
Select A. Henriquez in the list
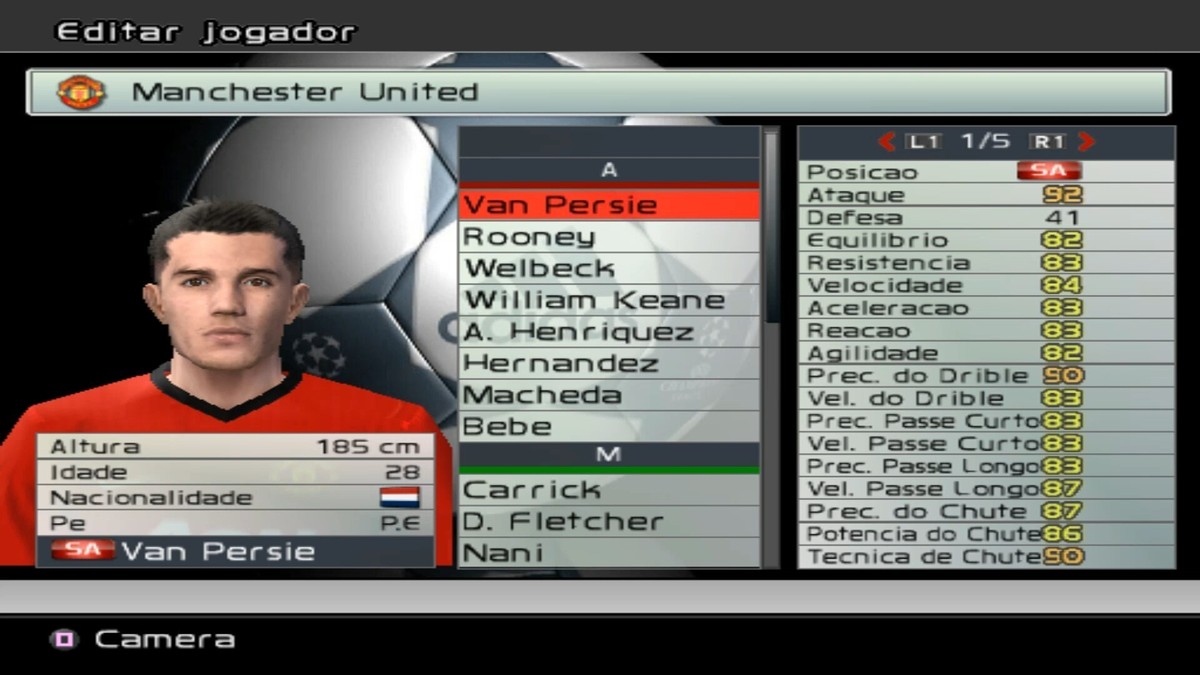tap(609, 331)
